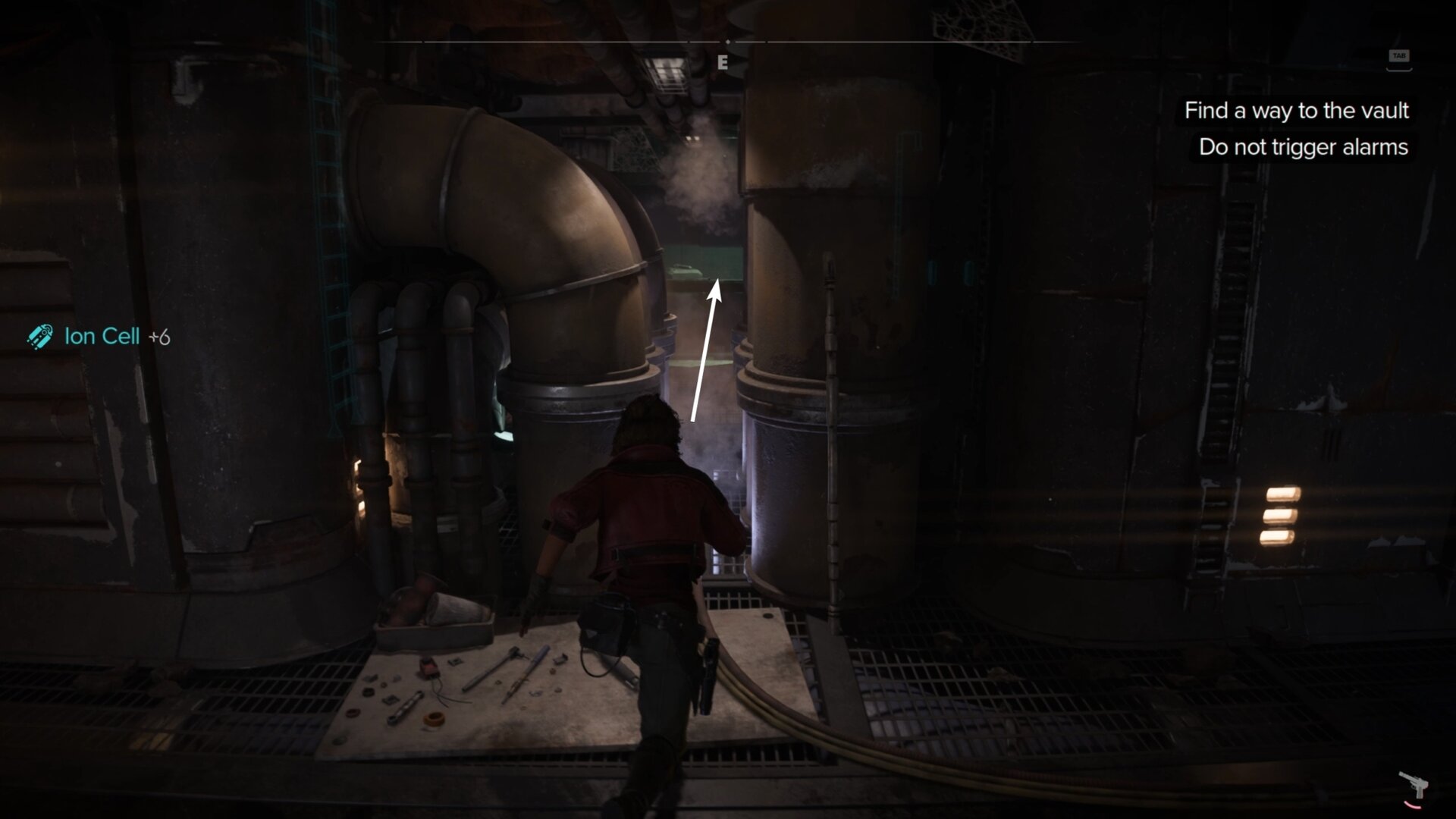Select the blaster weapon icon
1456x819 pixels.
(x=1412, y=786)
